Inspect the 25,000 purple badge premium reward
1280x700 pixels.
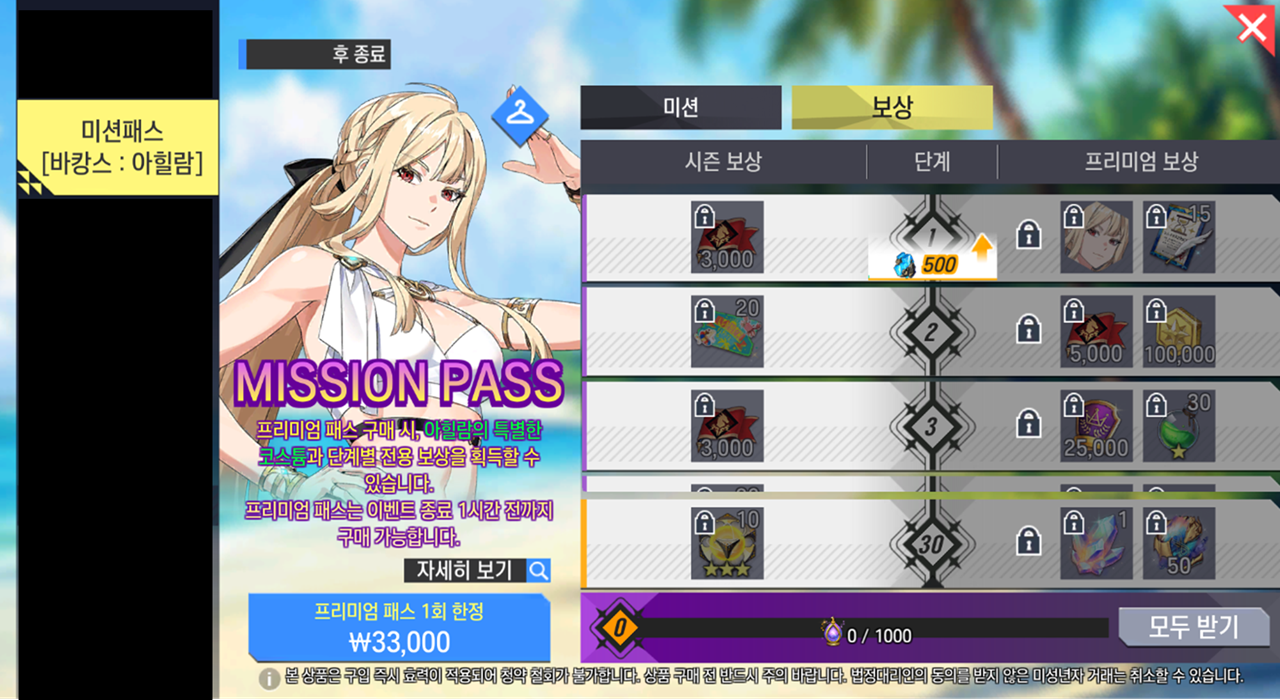[1097, 426]
